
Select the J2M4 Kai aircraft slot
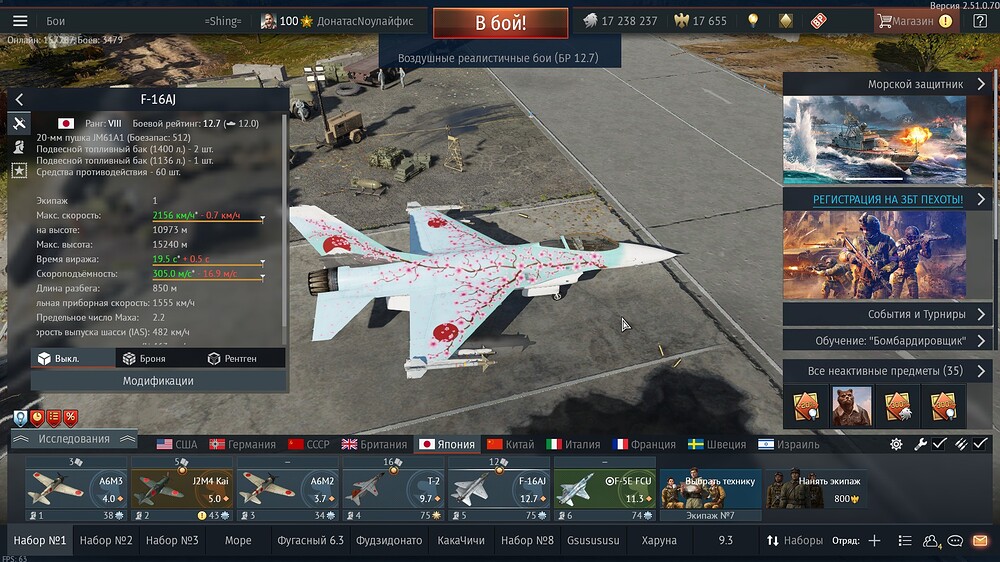[x=181, y=490]
